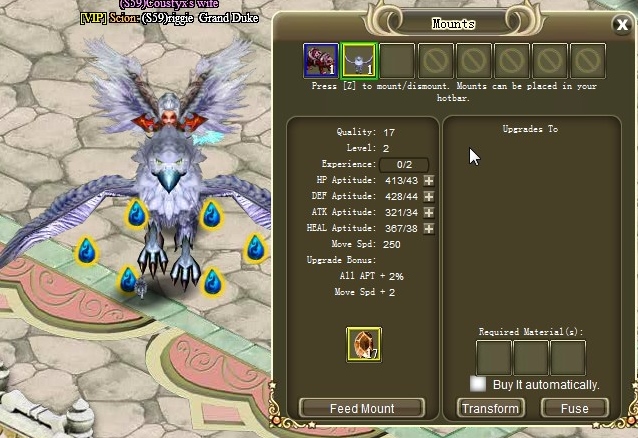Screen dimensions: 638x438
Task: Close the Mounts window
Action: click(x=622, y=25)
